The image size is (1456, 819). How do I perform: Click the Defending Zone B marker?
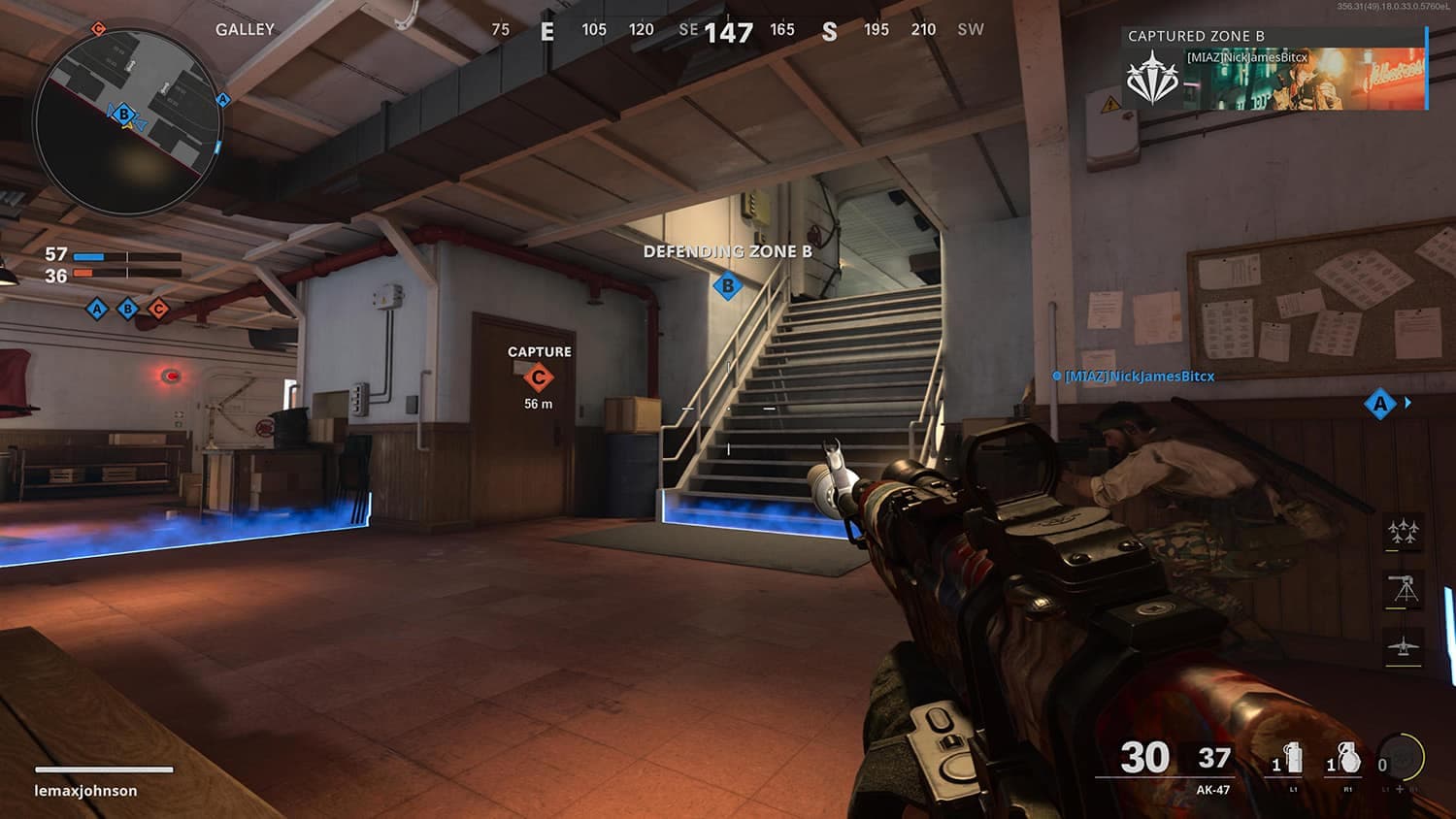click(x=728, y=285)
